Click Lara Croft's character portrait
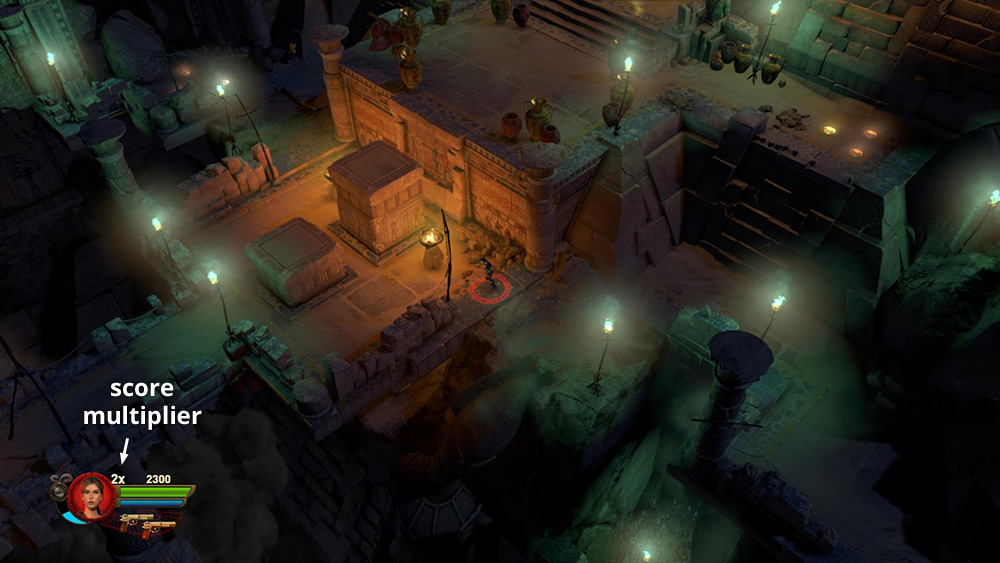1000x563 pixels. click(91, 495)
